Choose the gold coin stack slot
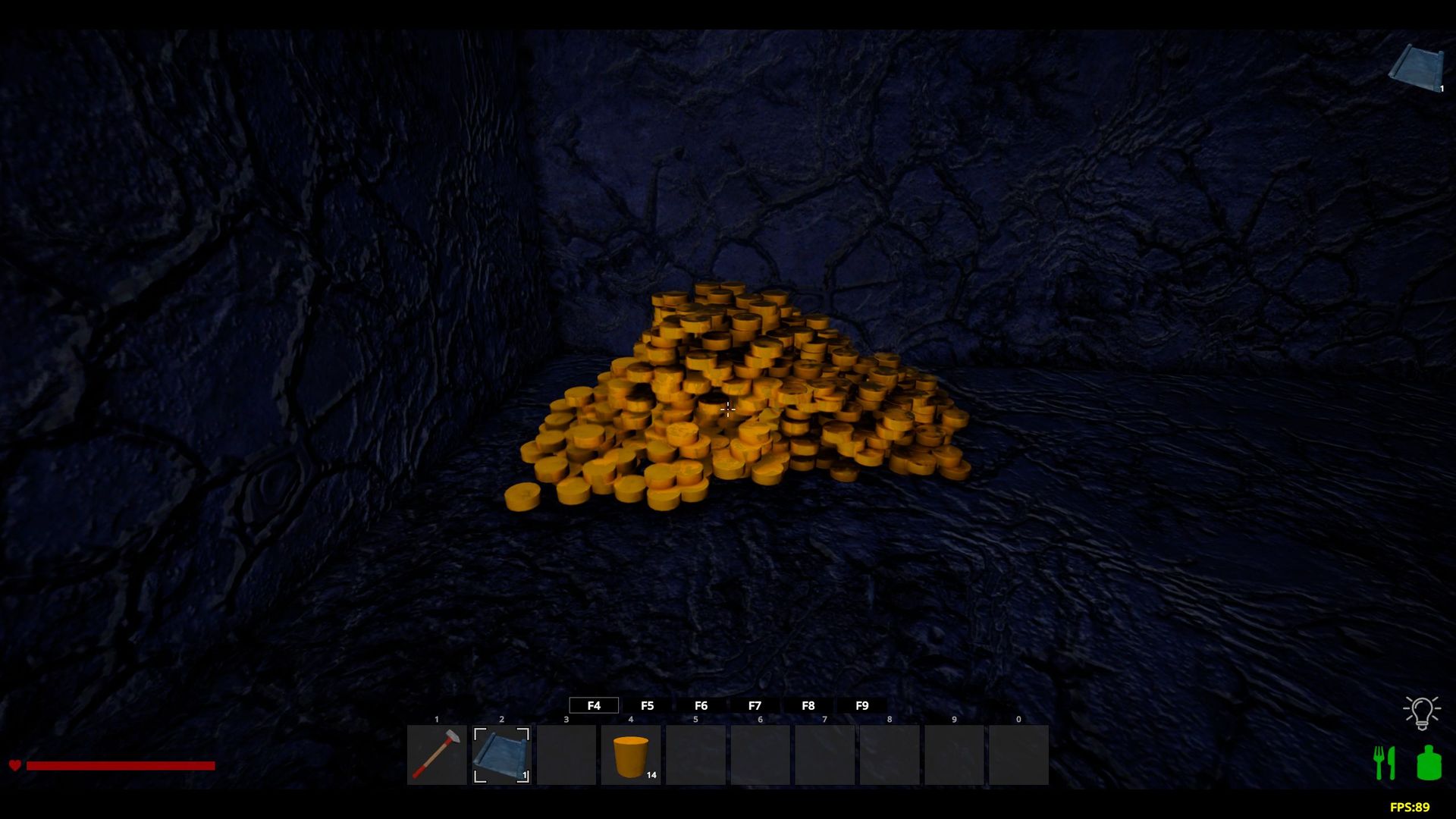Viewport: 1456px width, 819px height. coord(631,755)
